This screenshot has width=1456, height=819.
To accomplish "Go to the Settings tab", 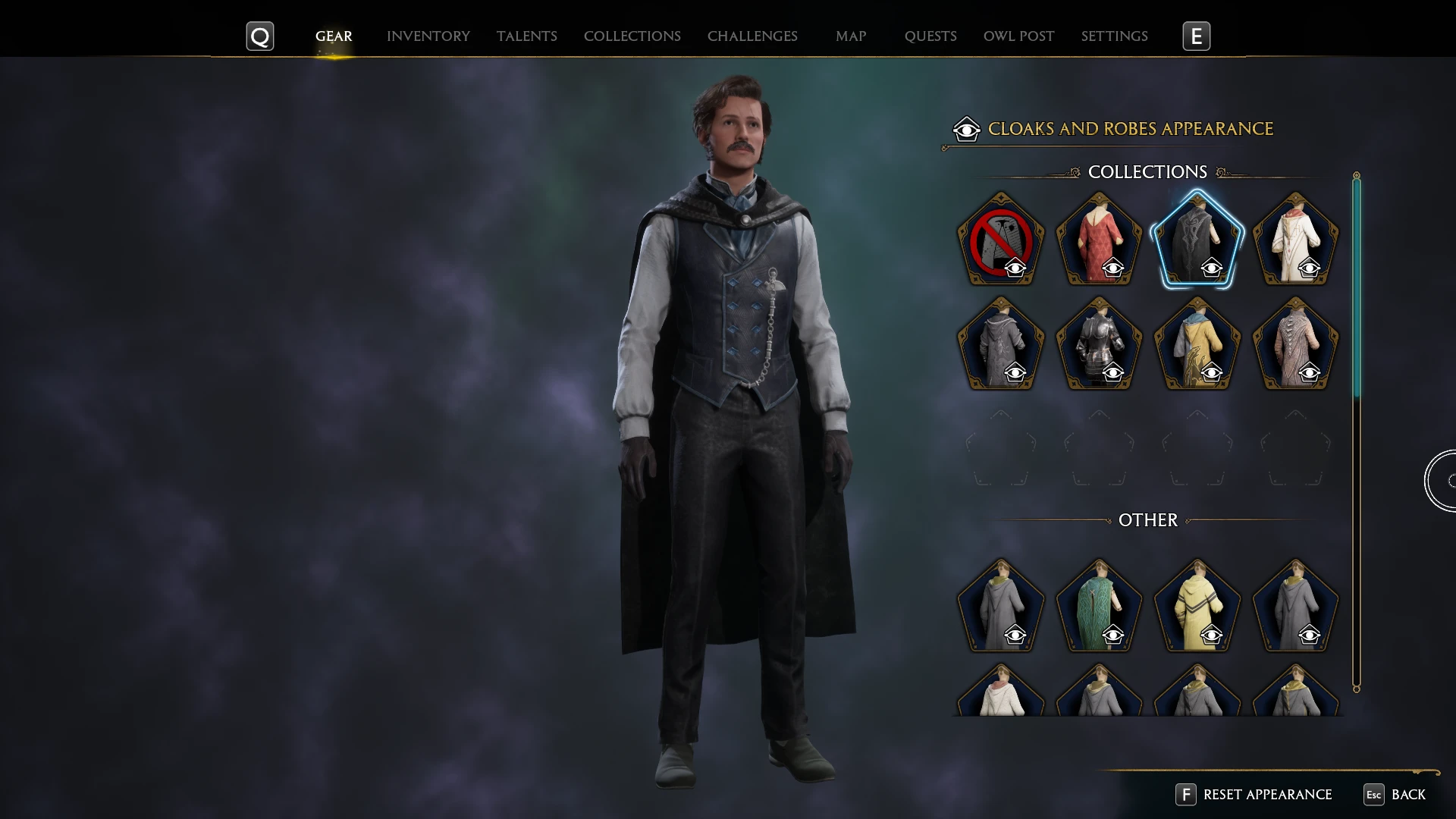I will tap(1114, 36).
